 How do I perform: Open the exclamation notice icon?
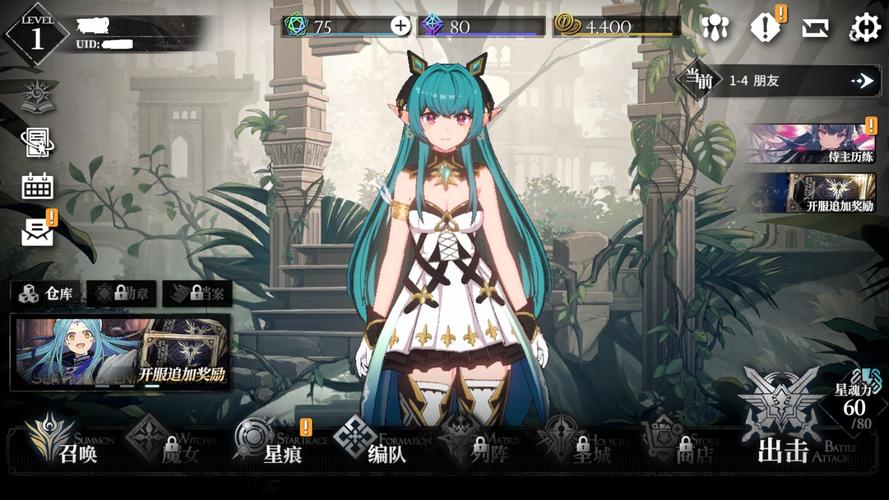click(x=766, y=28)
